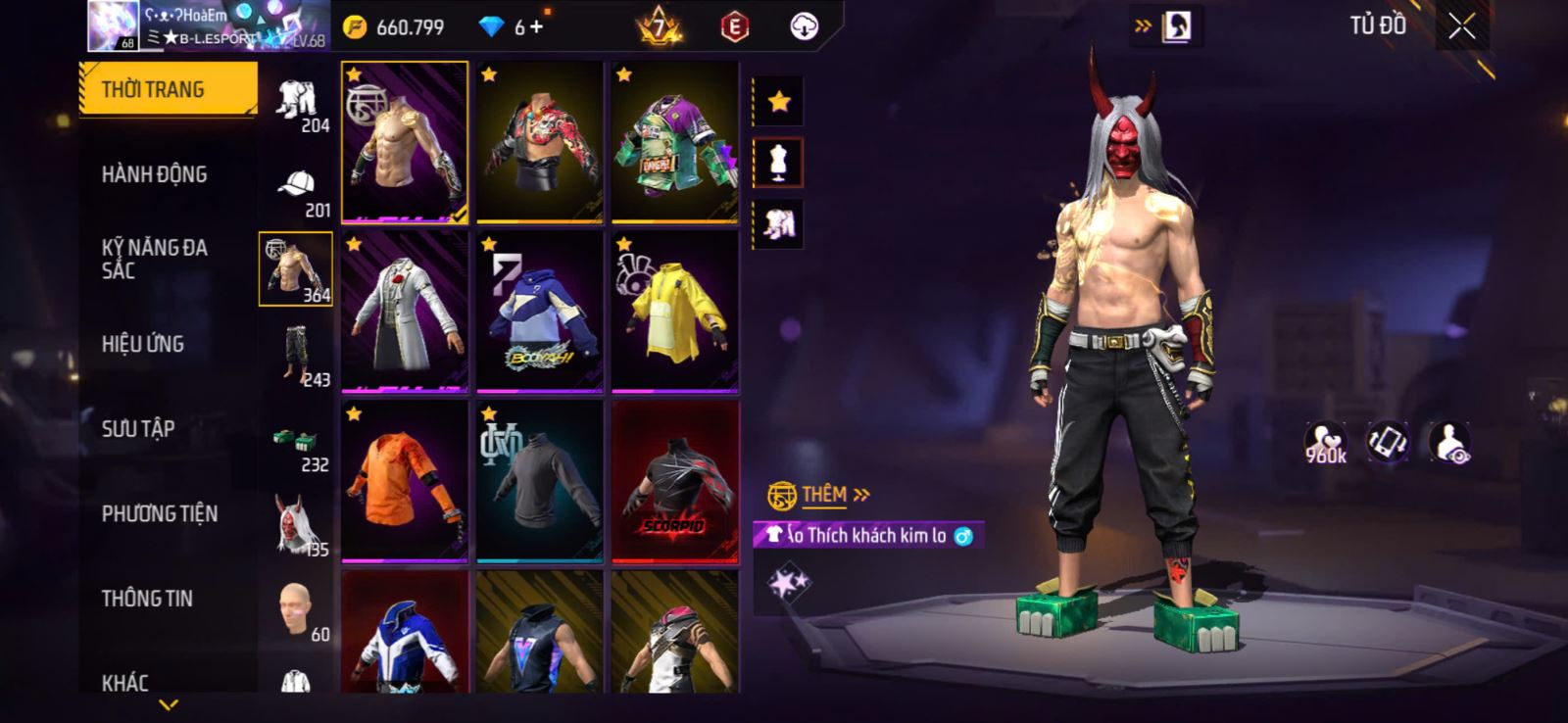1568x723 pixels.
Task: Switch to the Hành Động tab
Action: (155, 174)
